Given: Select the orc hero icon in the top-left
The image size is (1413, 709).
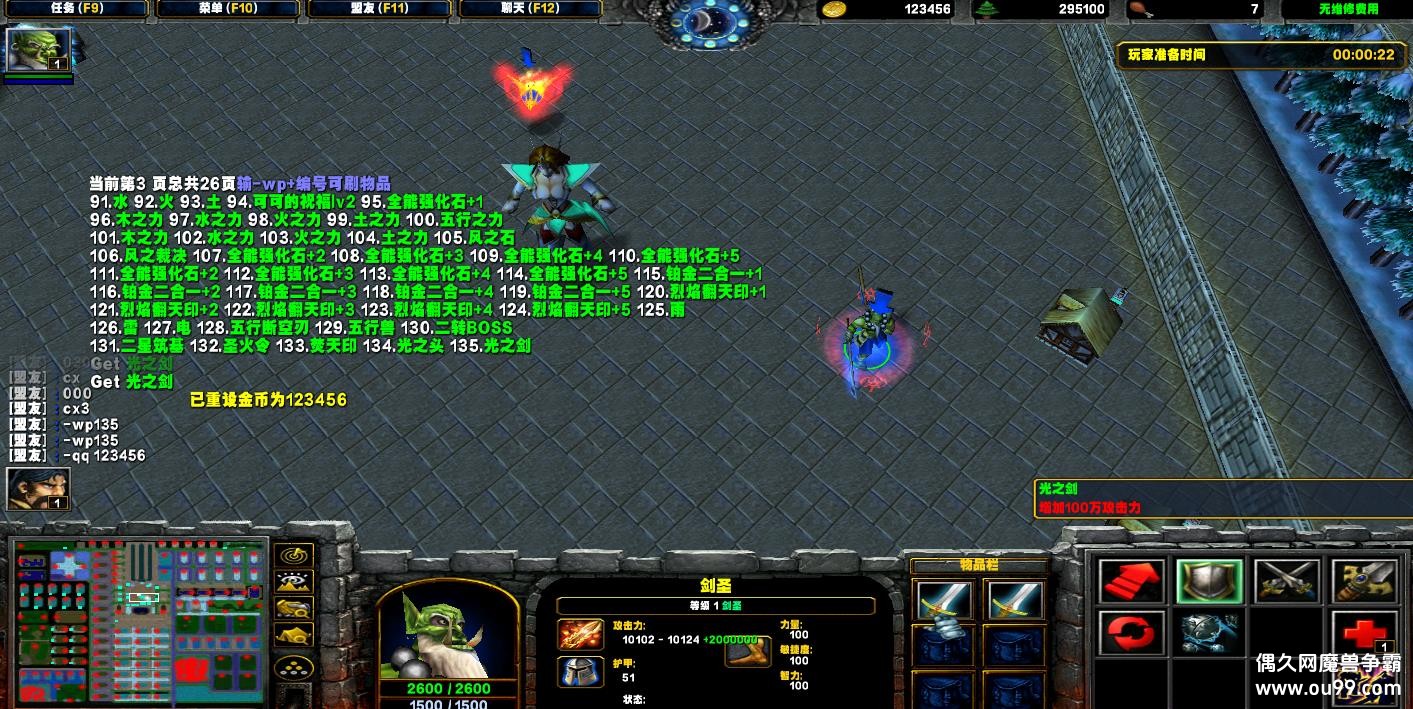Looking at the screenshot, I should point(39,49).
